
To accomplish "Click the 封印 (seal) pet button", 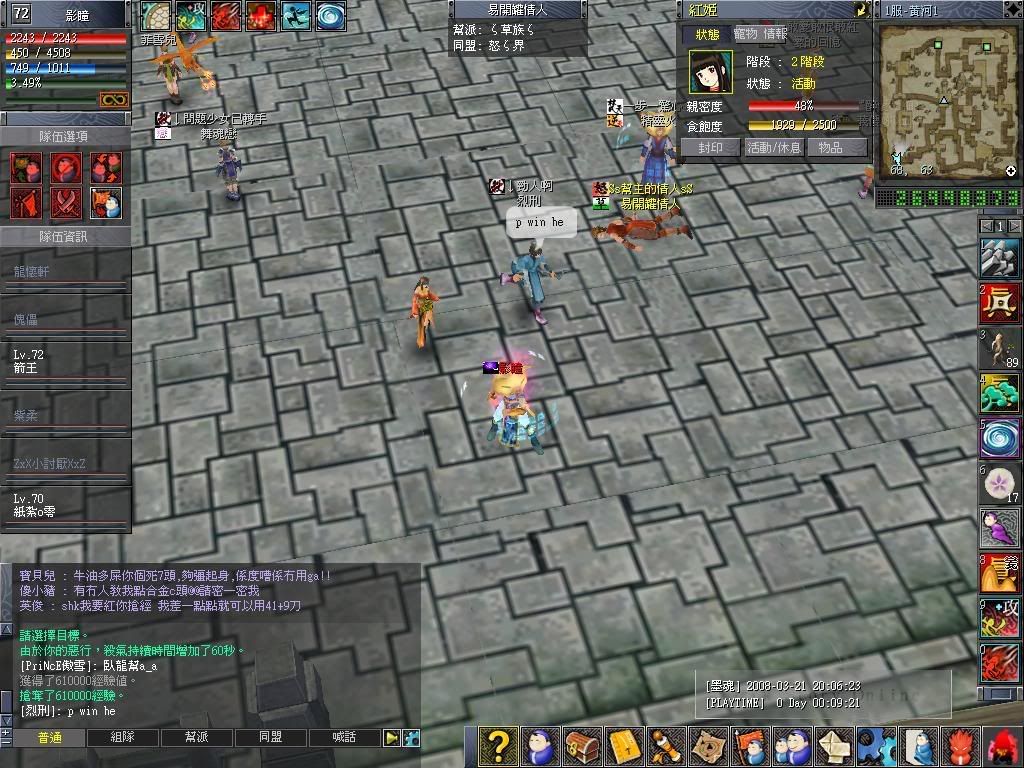I will coord(709,147).
